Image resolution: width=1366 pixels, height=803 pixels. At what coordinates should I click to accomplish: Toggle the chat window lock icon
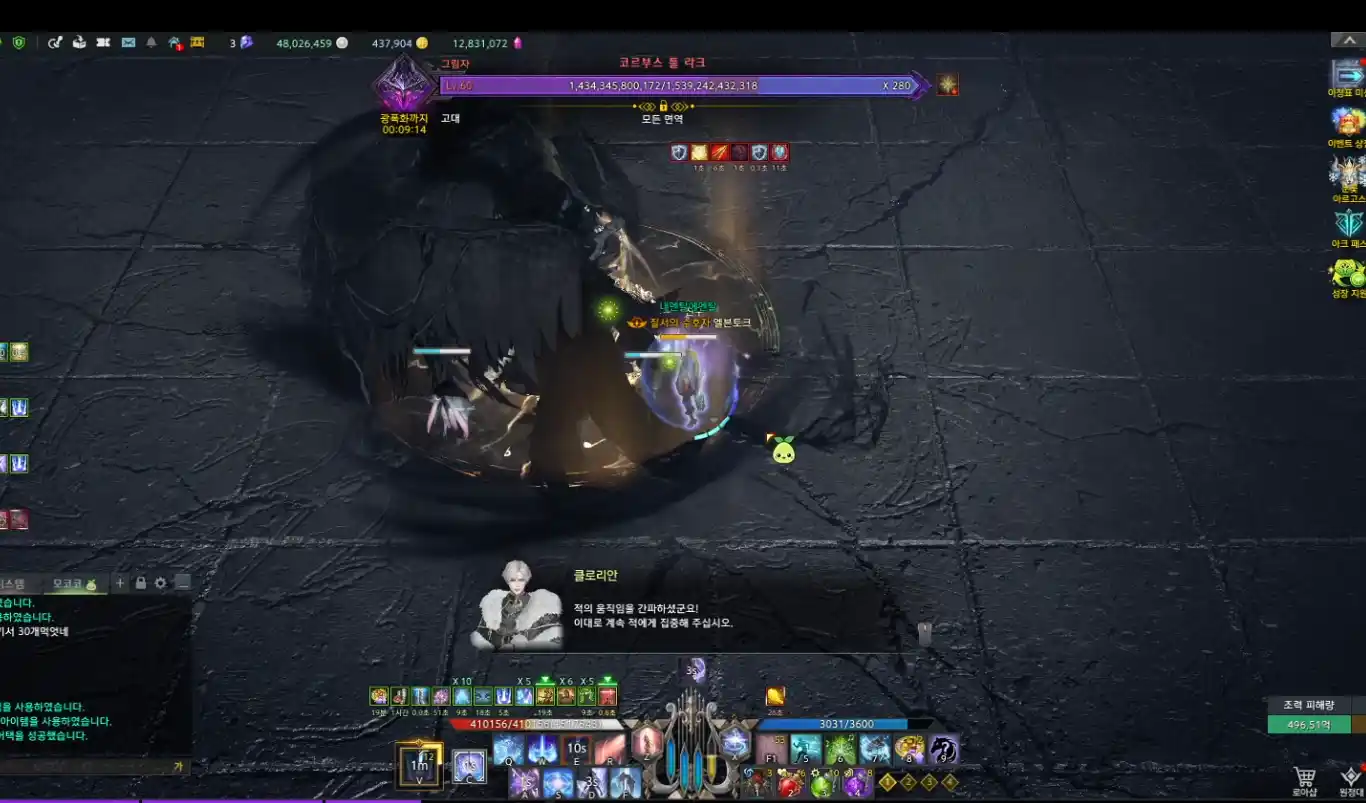tap(141, 583)
